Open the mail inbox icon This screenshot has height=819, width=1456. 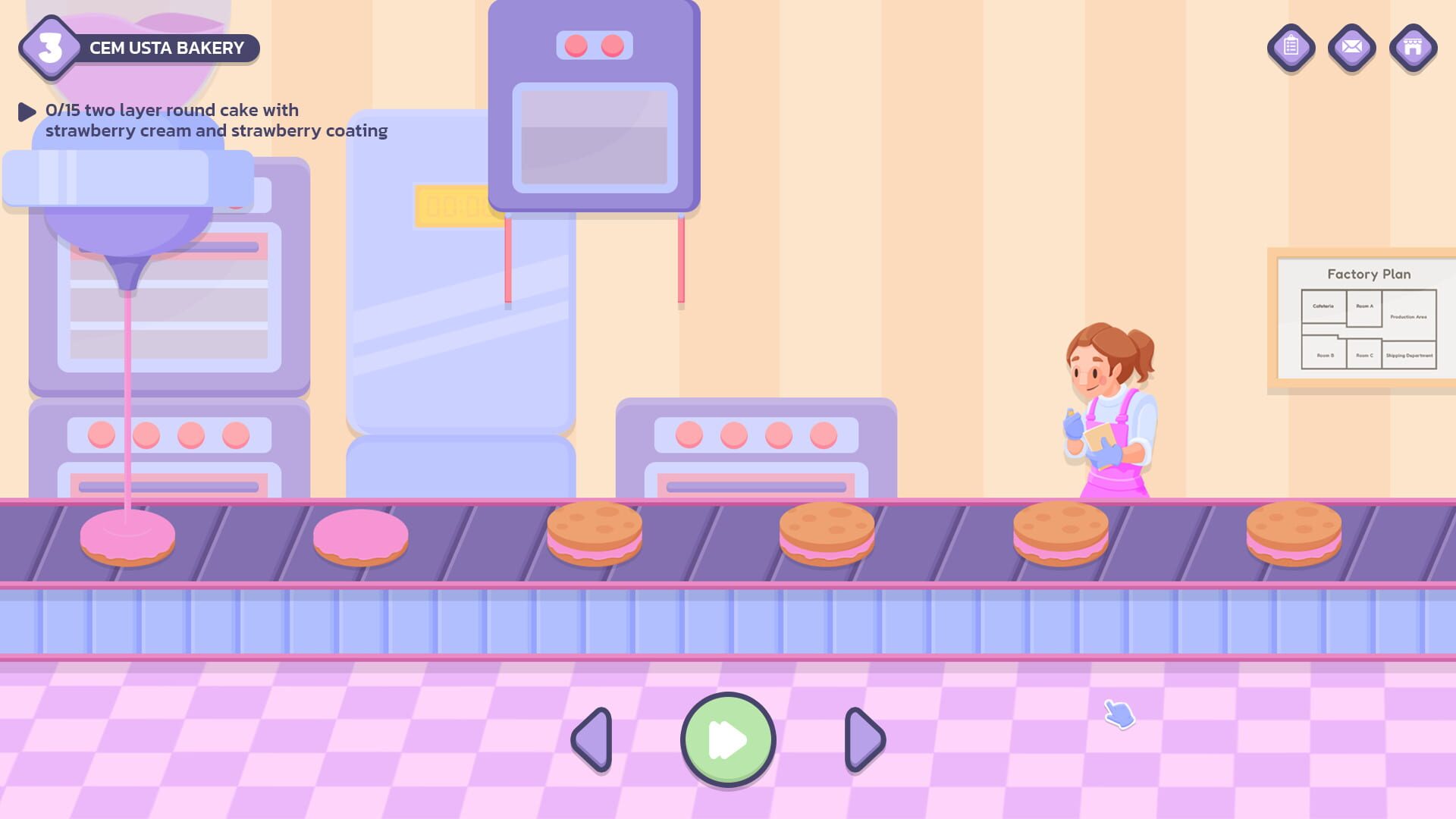click(x=1351, y=48)
